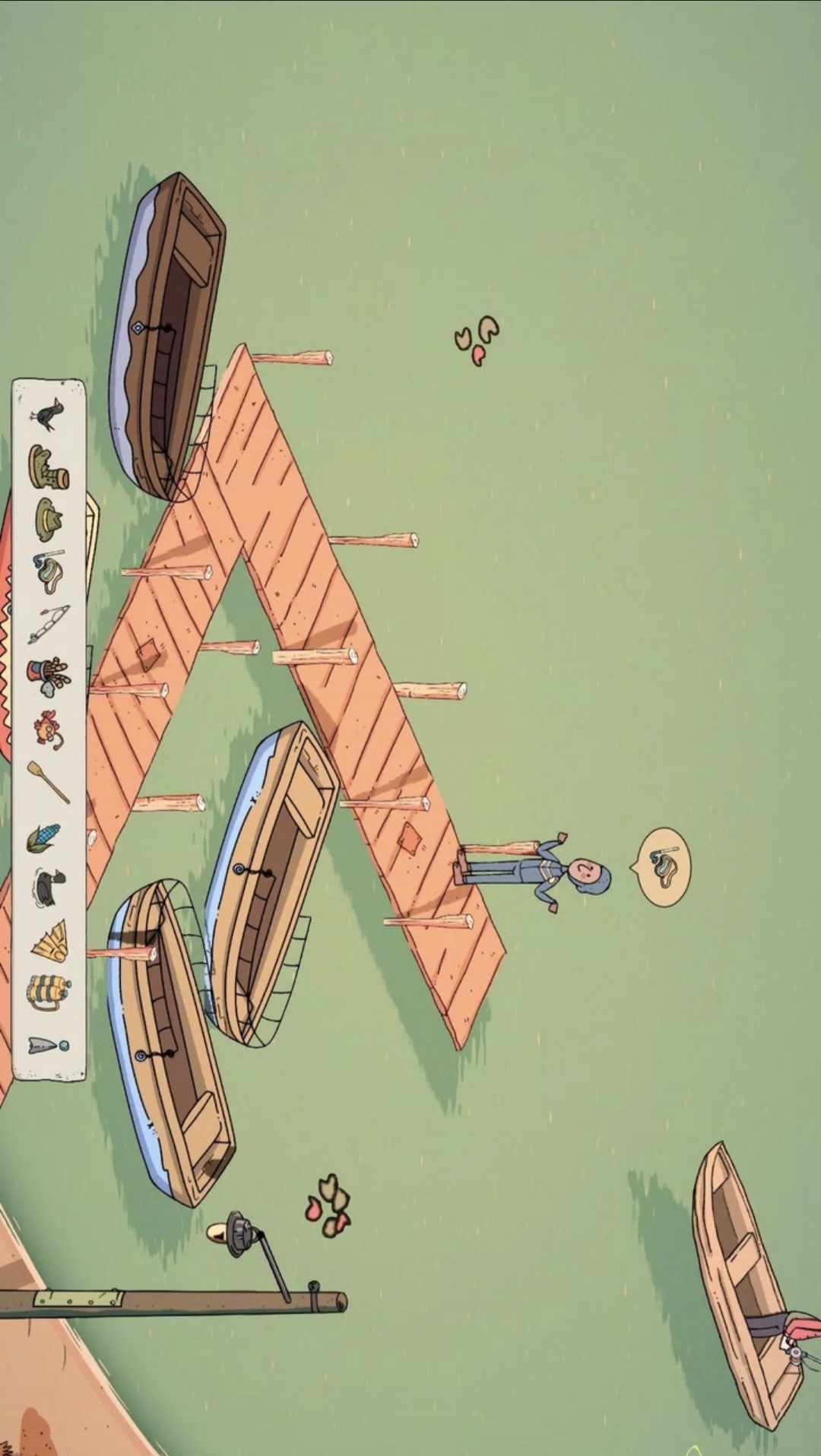Select the striped top hat icon
This screenshot has height=1456, width=821.
point(49,676)
